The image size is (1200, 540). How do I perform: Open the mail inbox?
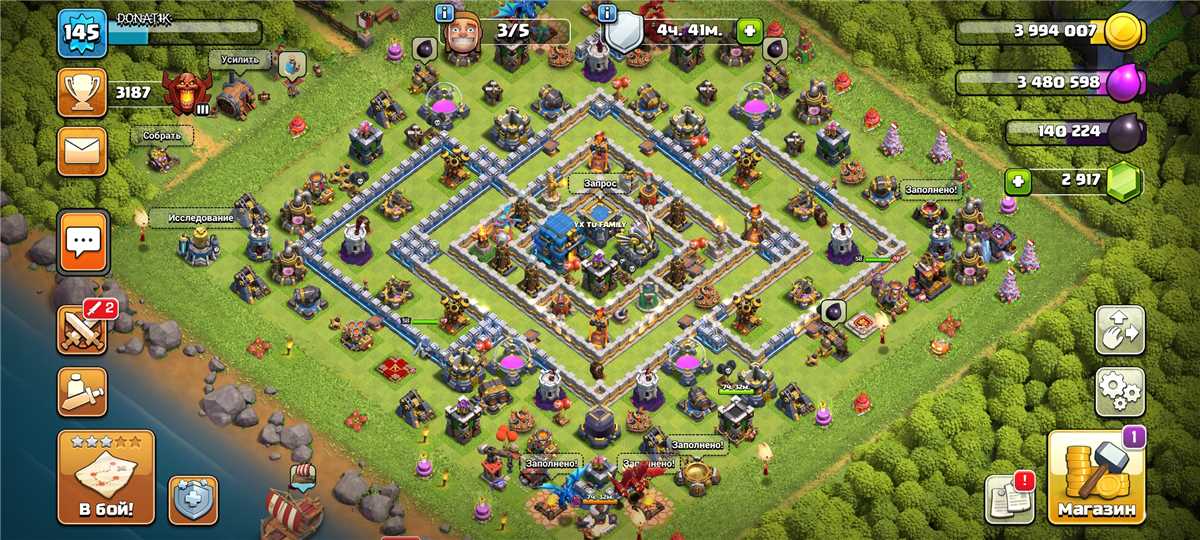(82, 152)
